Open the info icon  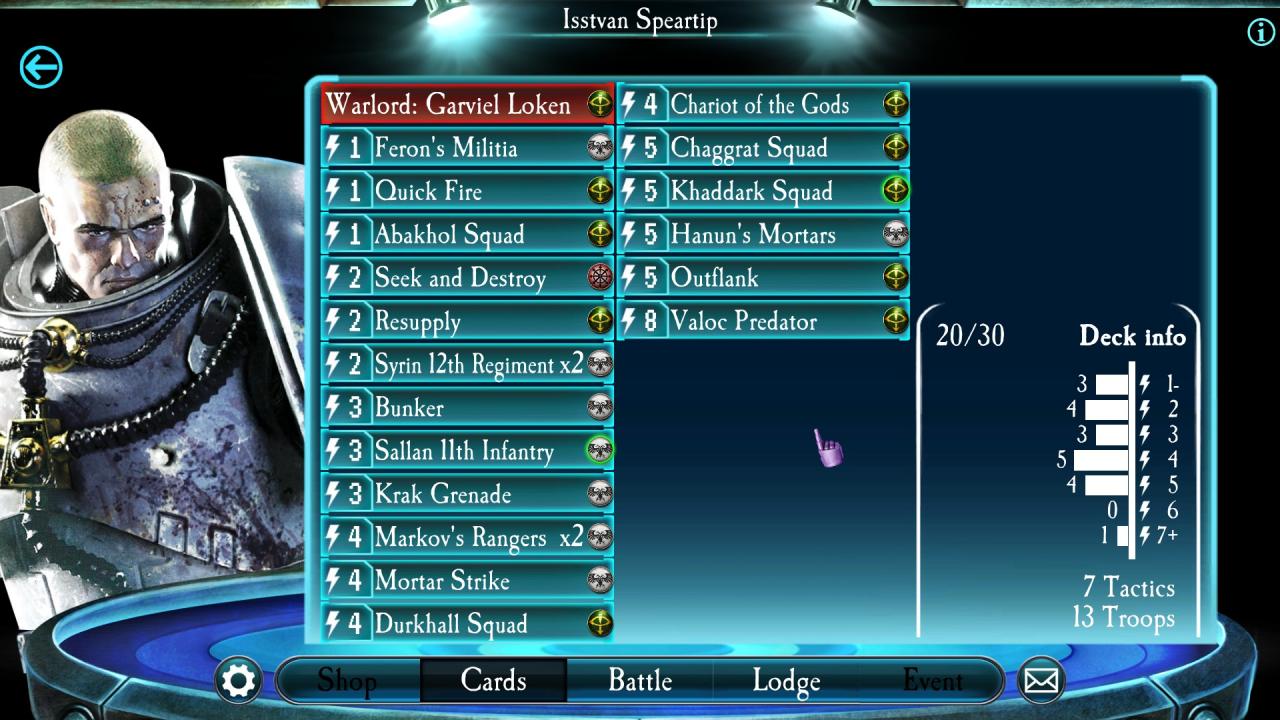click(x=1261, y=32)
